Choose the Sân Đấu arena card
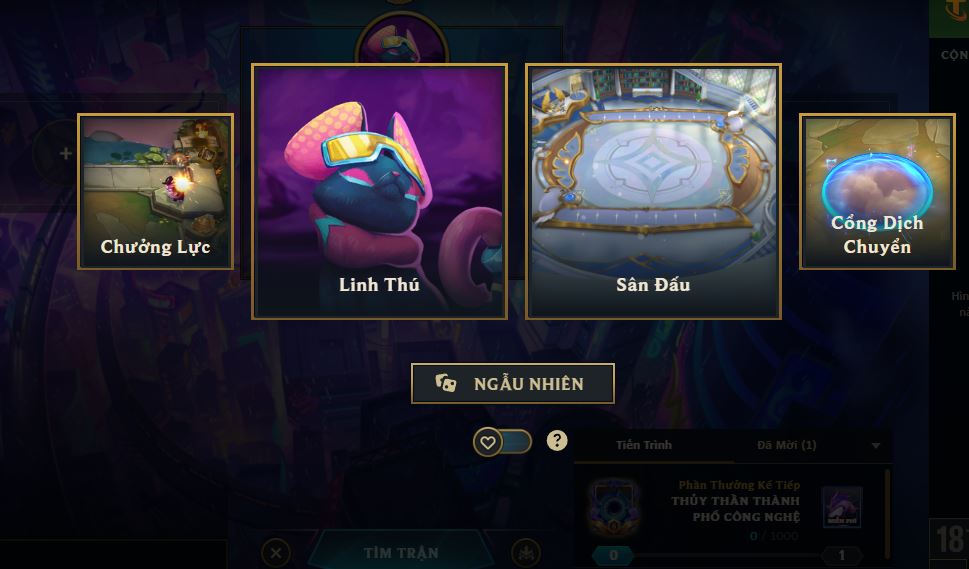 (653, 192)
